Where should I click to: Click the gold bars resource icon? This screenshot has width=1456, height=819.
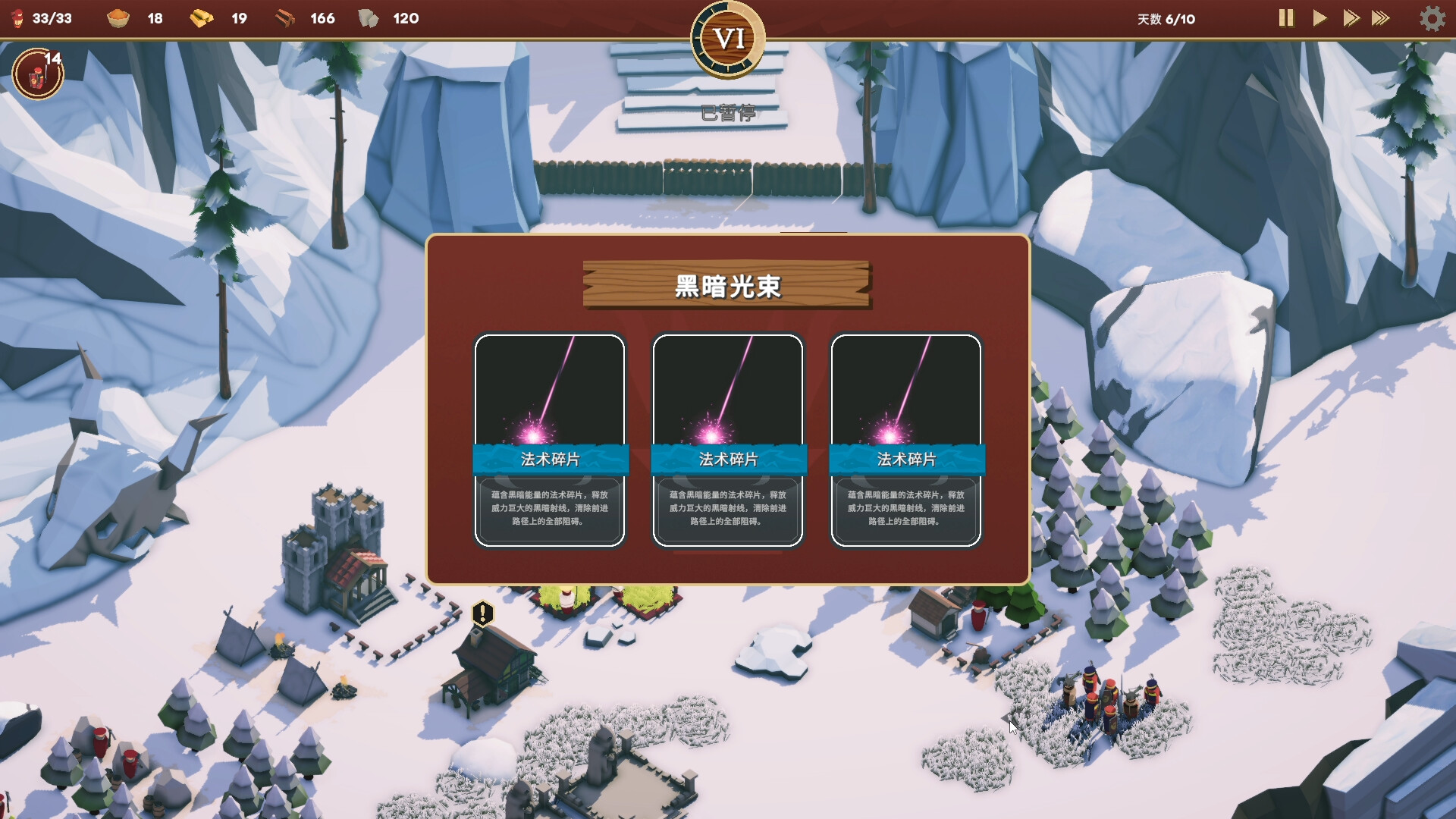(202, 18)
